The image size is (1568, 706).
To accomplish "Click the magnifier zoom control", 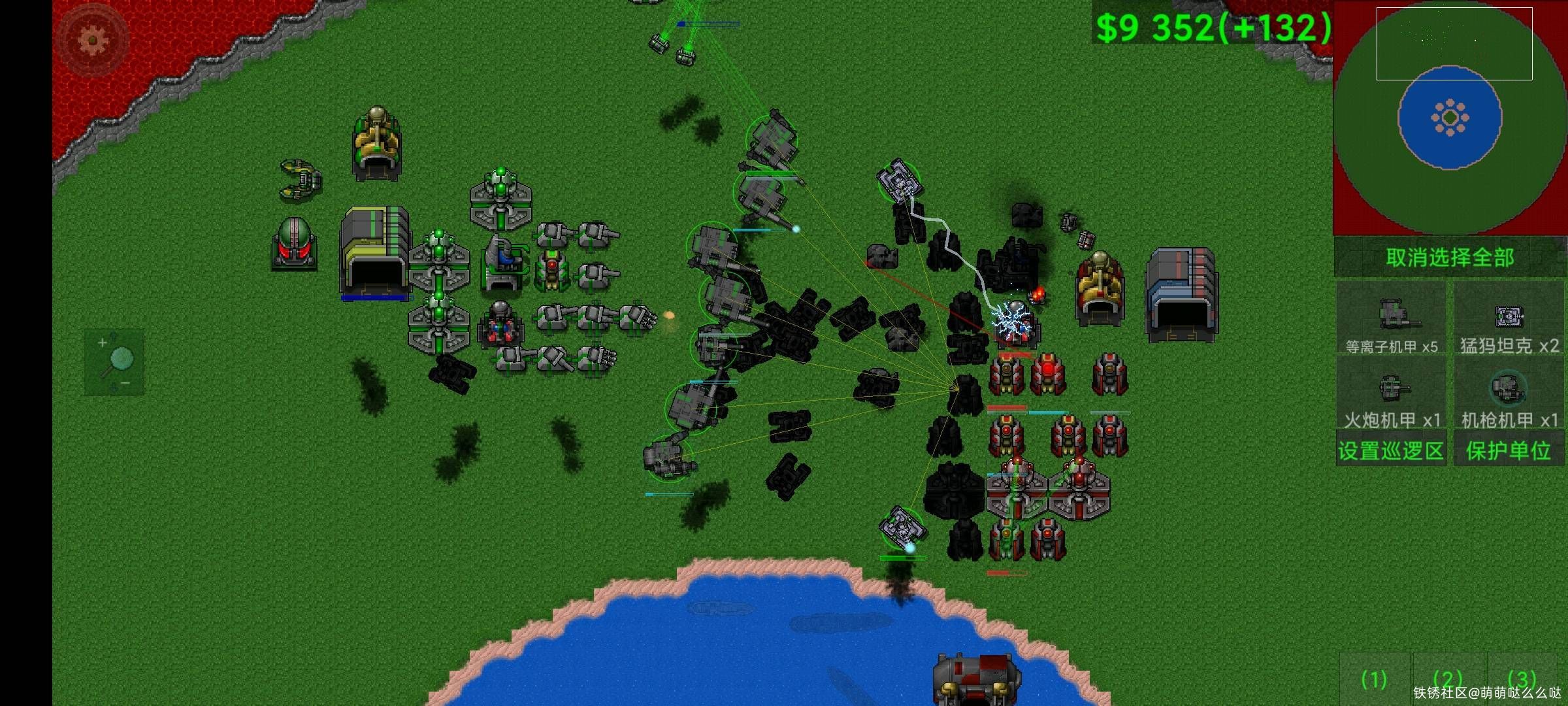I will (x=114, y=361).
